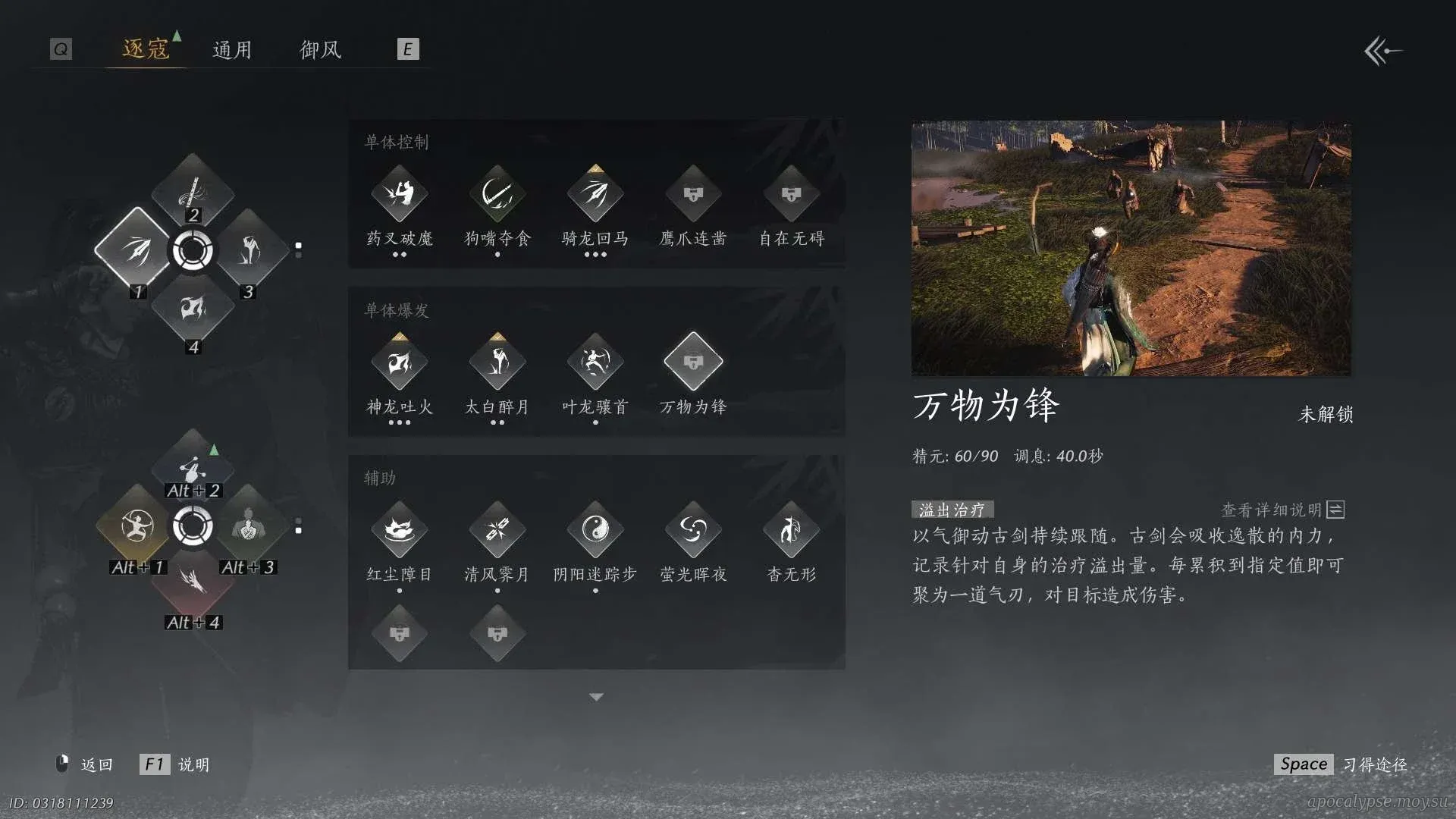Expand the skill list with the down arrow
Viewport: 1456px width, 819px height.
point(596,697)
